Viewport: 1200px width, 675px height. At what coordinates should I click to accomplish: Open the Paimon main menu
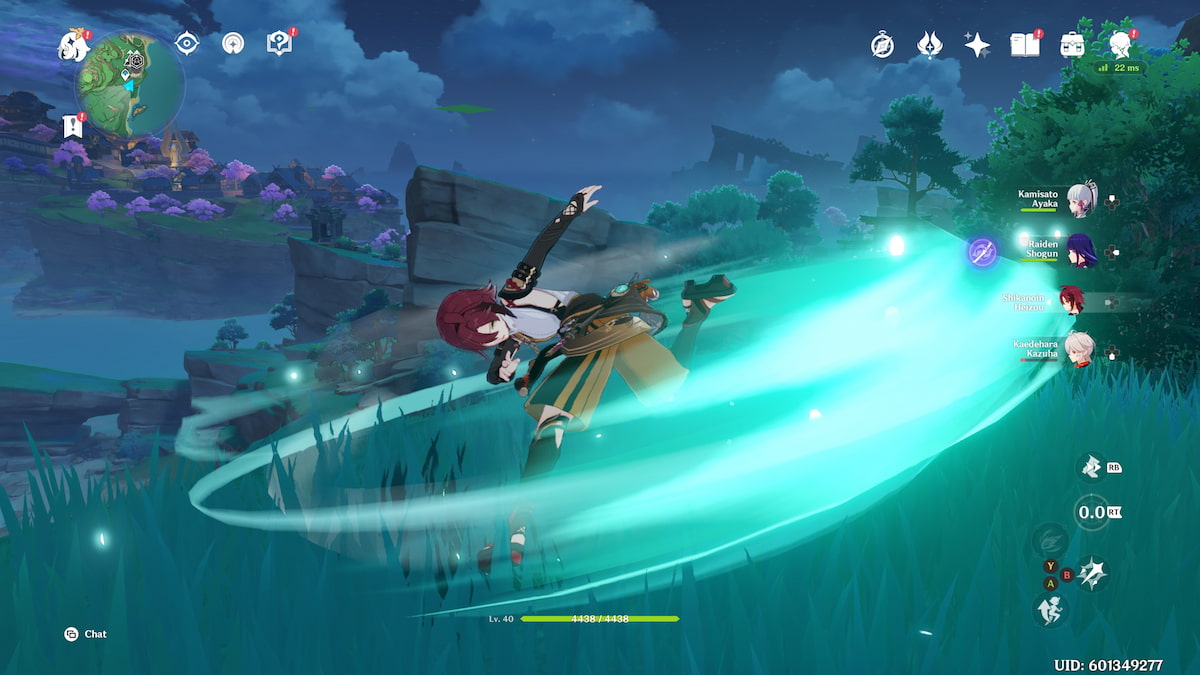73,44
